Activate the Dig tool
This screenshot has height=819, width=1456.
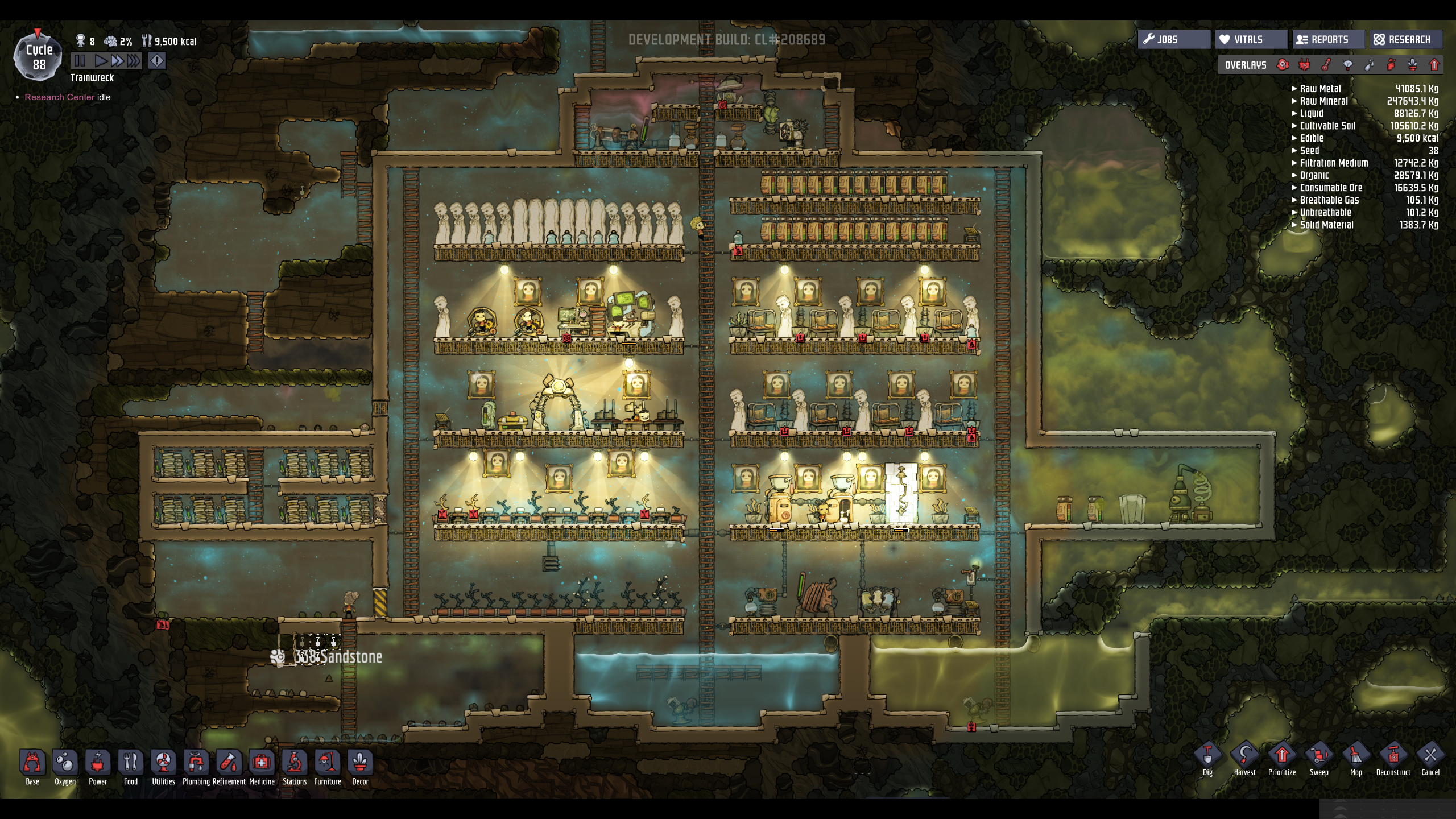pyautogui.click(x=1207, y=759)
